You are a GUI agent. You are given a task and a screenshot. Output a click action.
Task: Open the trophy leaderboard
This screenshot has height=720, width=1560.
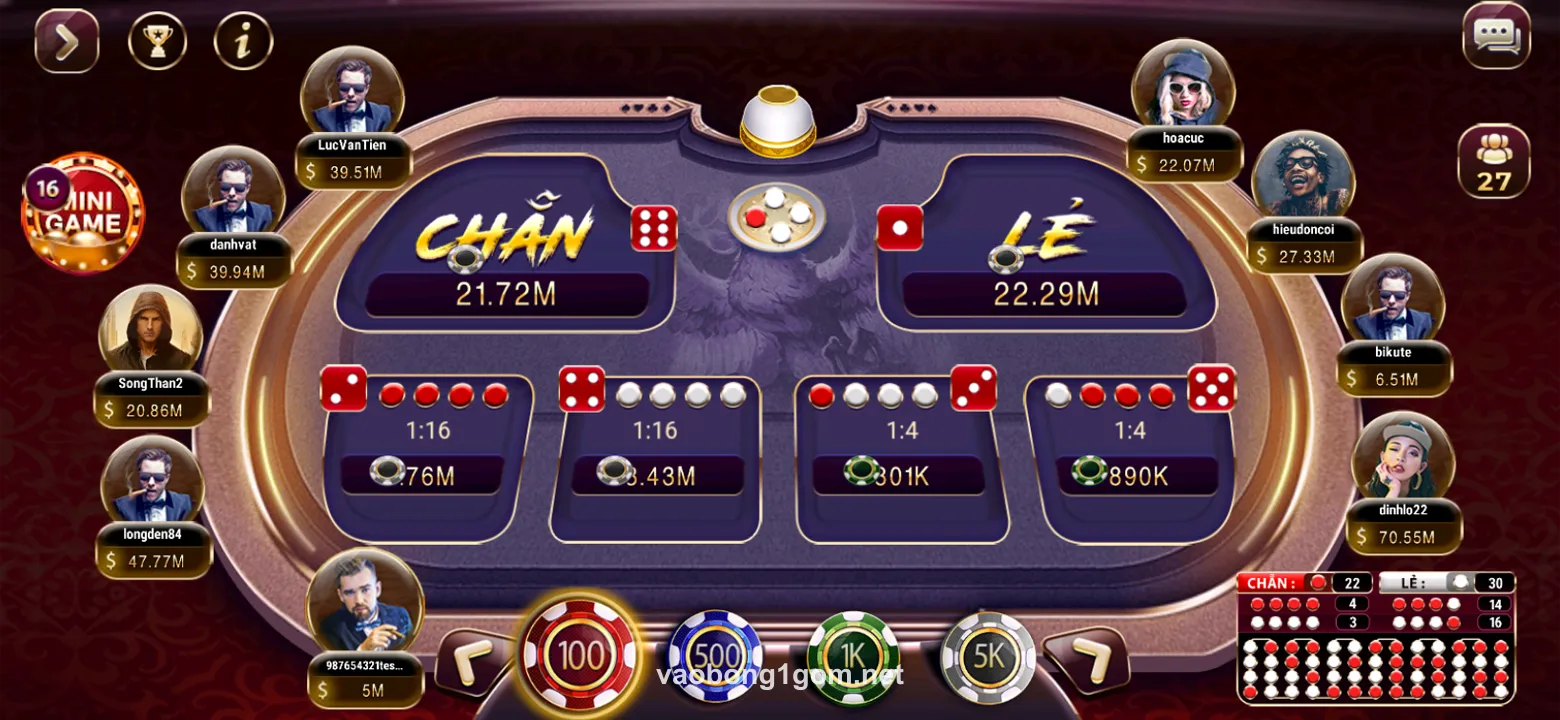click(x=157, y=41)
